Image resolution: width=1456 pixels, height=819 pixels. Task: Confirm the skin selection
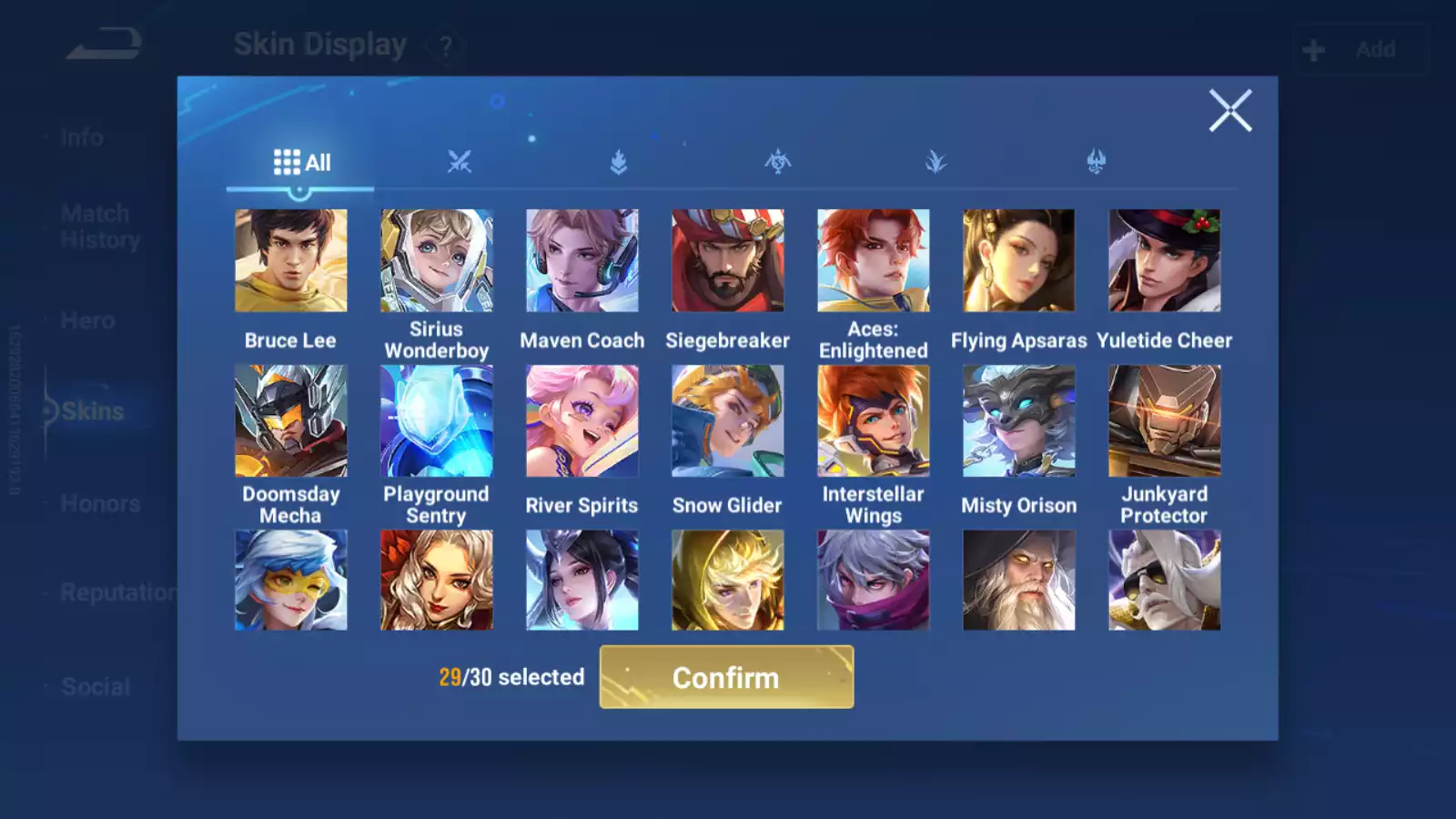[x=726, y=677]
